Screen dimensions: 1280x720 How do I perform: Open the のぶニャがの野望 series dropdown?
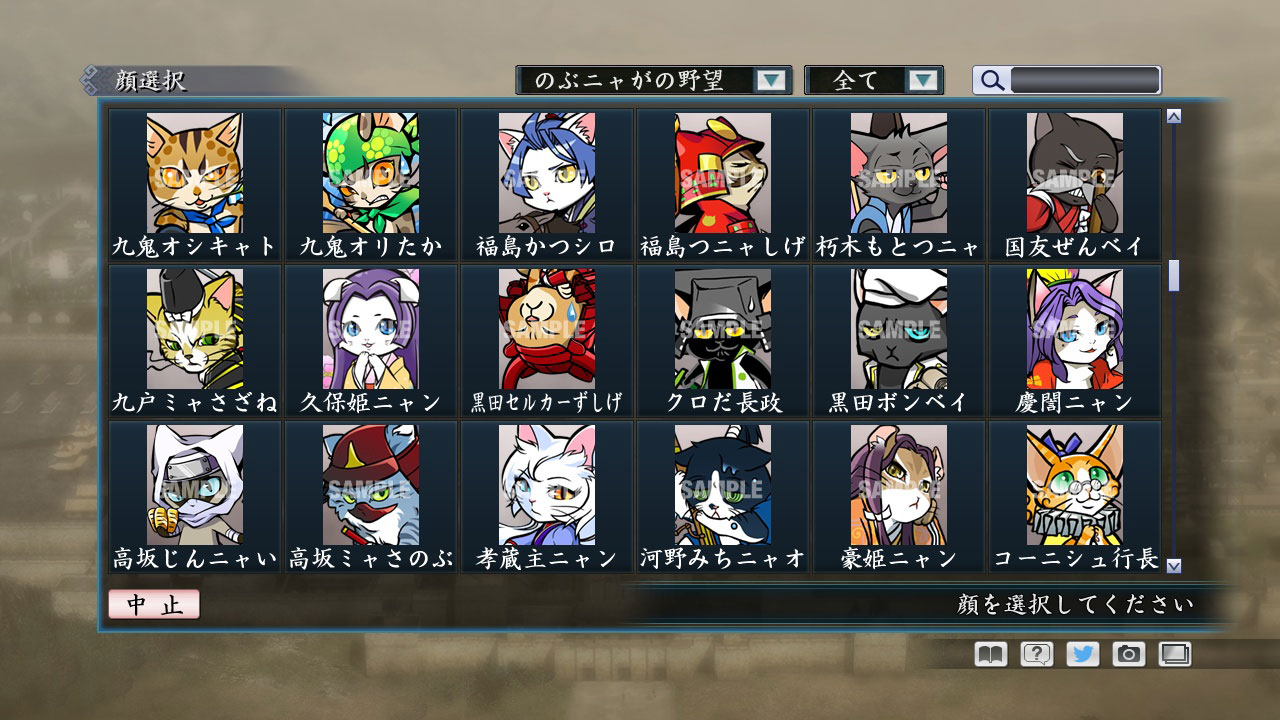coord(770,80)
